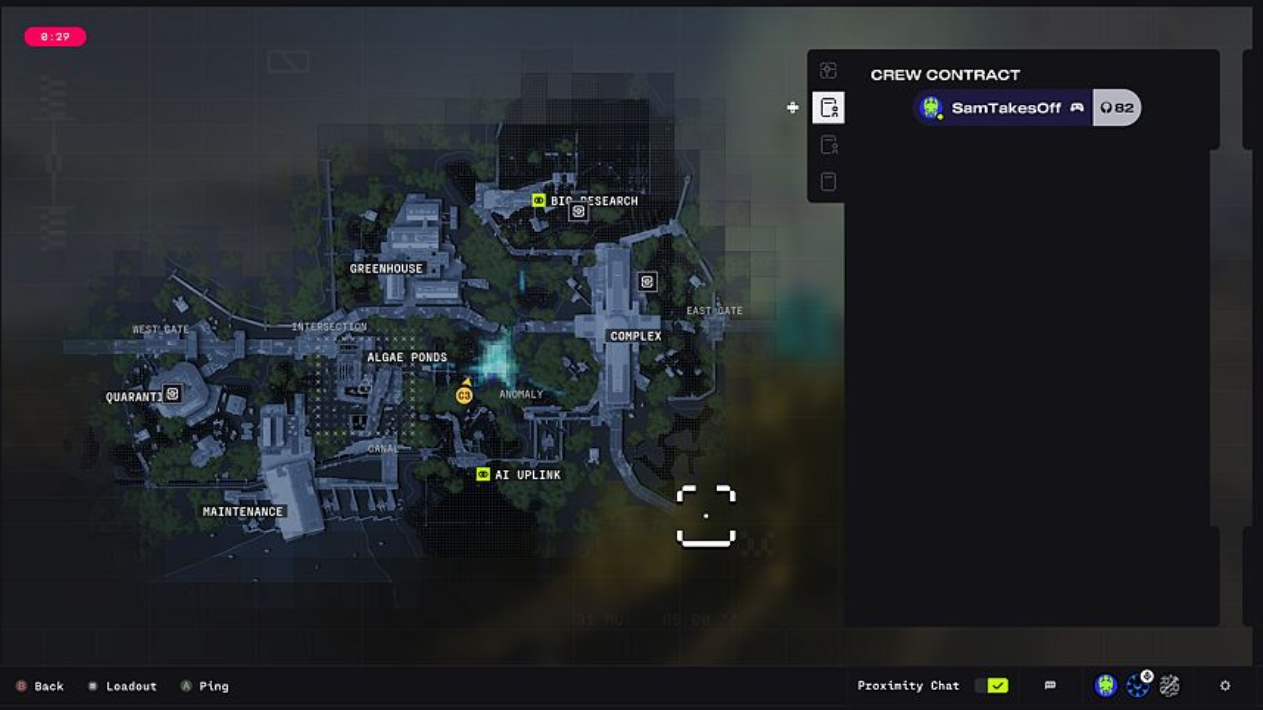The width and height of the screenshot is (1263, 710).
Task: Click the blue avatar with microphone badge
Action: [x=1137, y=686]
